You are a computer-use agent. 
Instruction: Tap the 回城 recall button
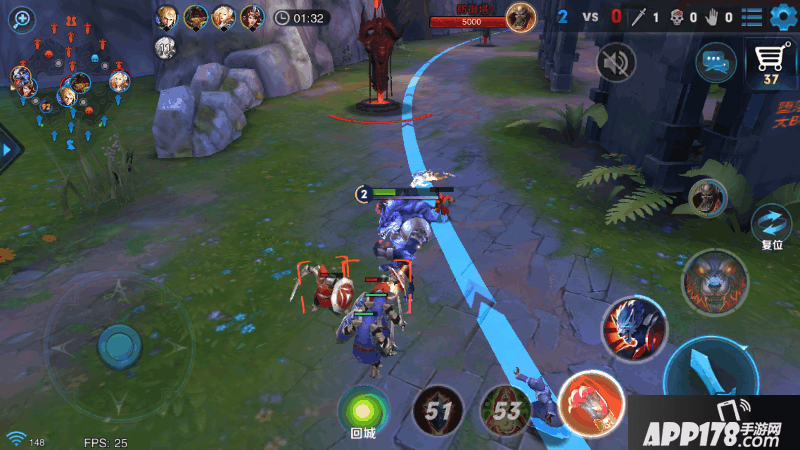click(x=362, y=409)
